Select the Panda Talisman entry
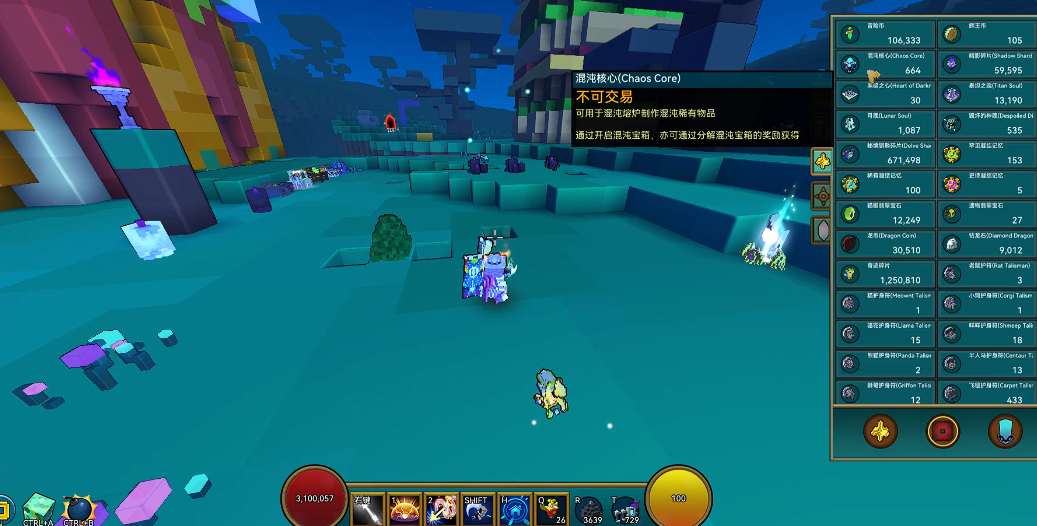This screenshot has width=1037, height=526. (x=885, y=363)
